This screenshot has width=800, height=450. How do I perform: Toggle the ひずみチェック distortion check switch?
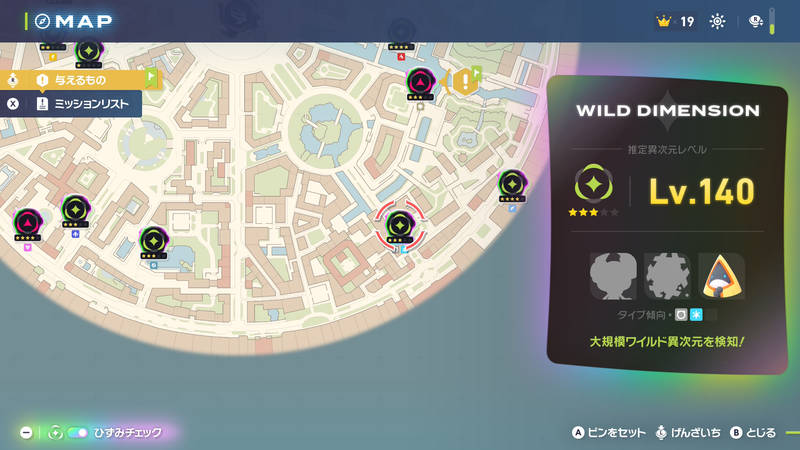[x=77, y=433]
